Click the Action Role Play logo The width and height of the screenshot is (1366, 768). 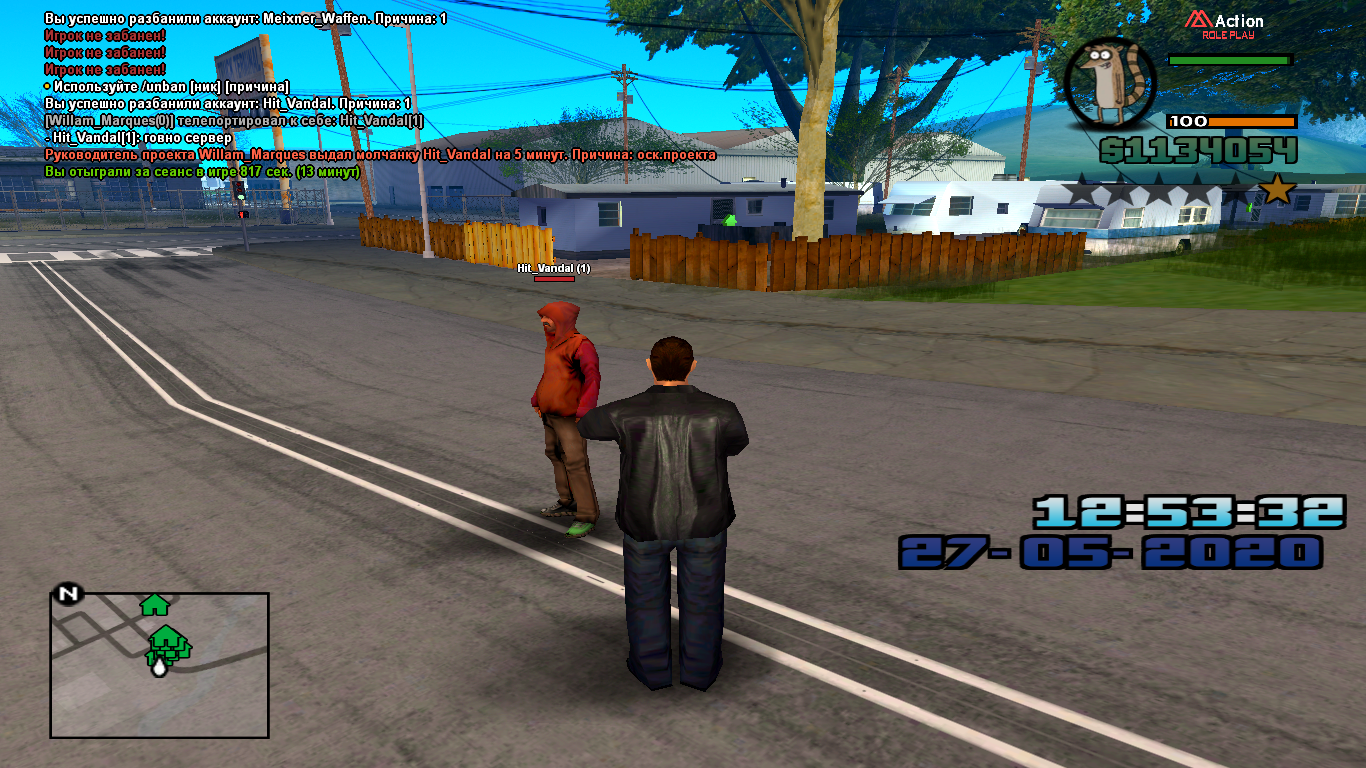(x=1225, y=23)
